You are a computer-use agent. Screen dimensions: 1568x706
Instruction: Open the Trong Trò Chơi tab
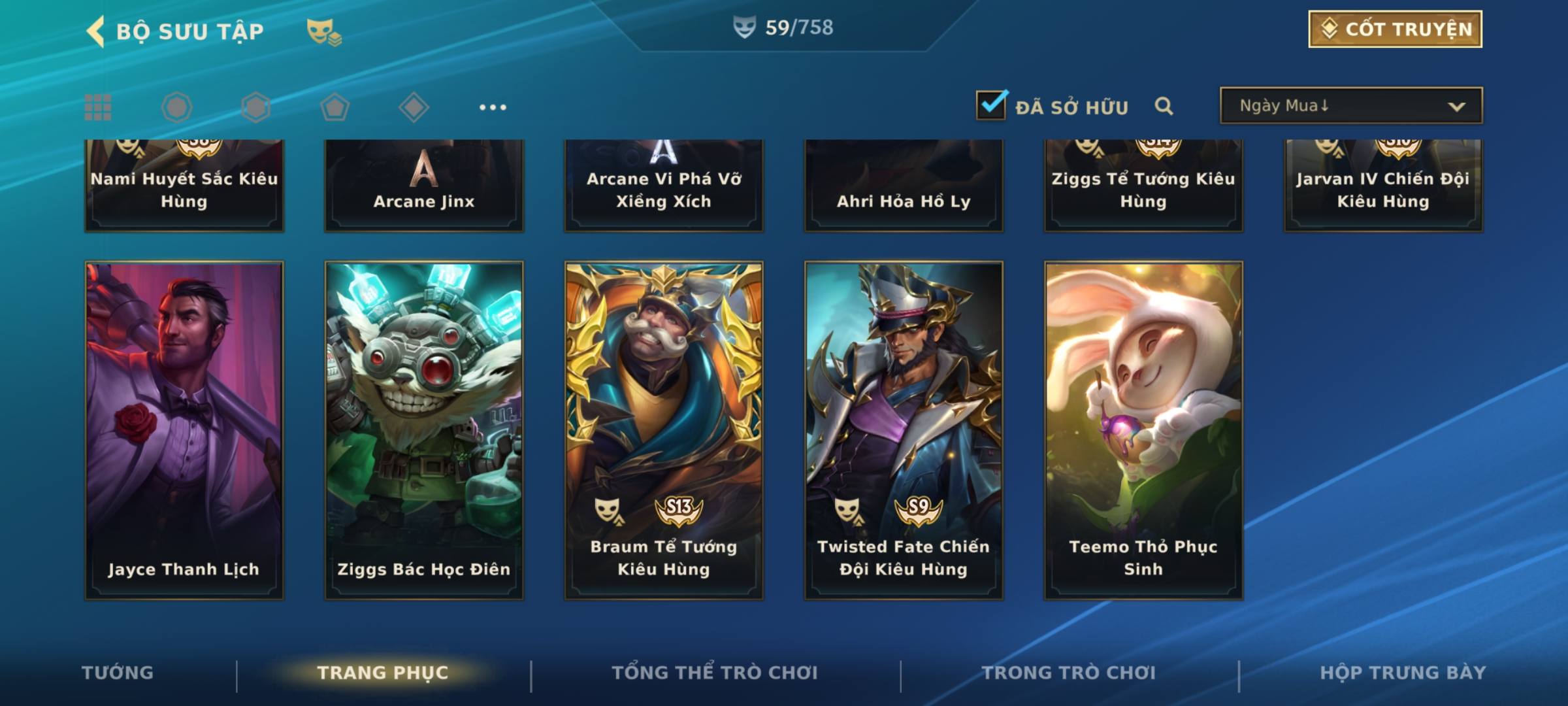point(1069,673)
